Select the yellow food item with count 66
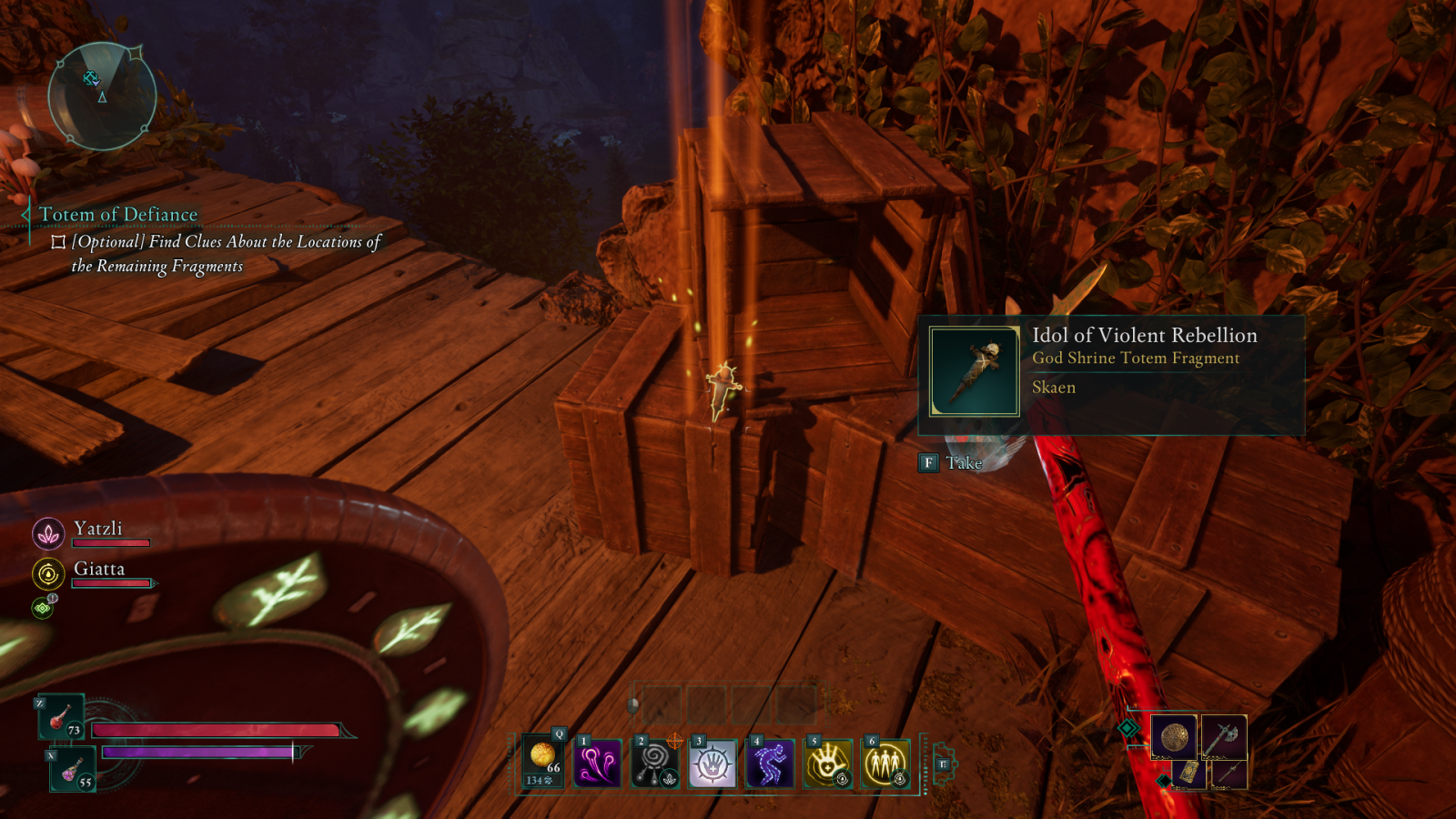The height and width of the screenshot is (819, 1456). [x=543, y=761]
